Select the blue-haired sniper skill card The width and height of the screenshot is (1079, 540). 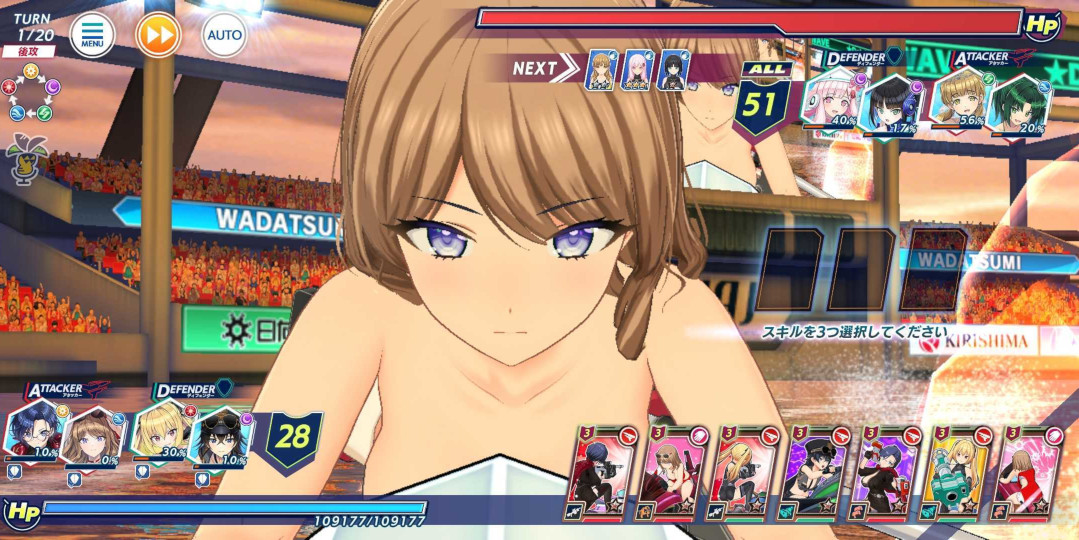coord(601,473)
